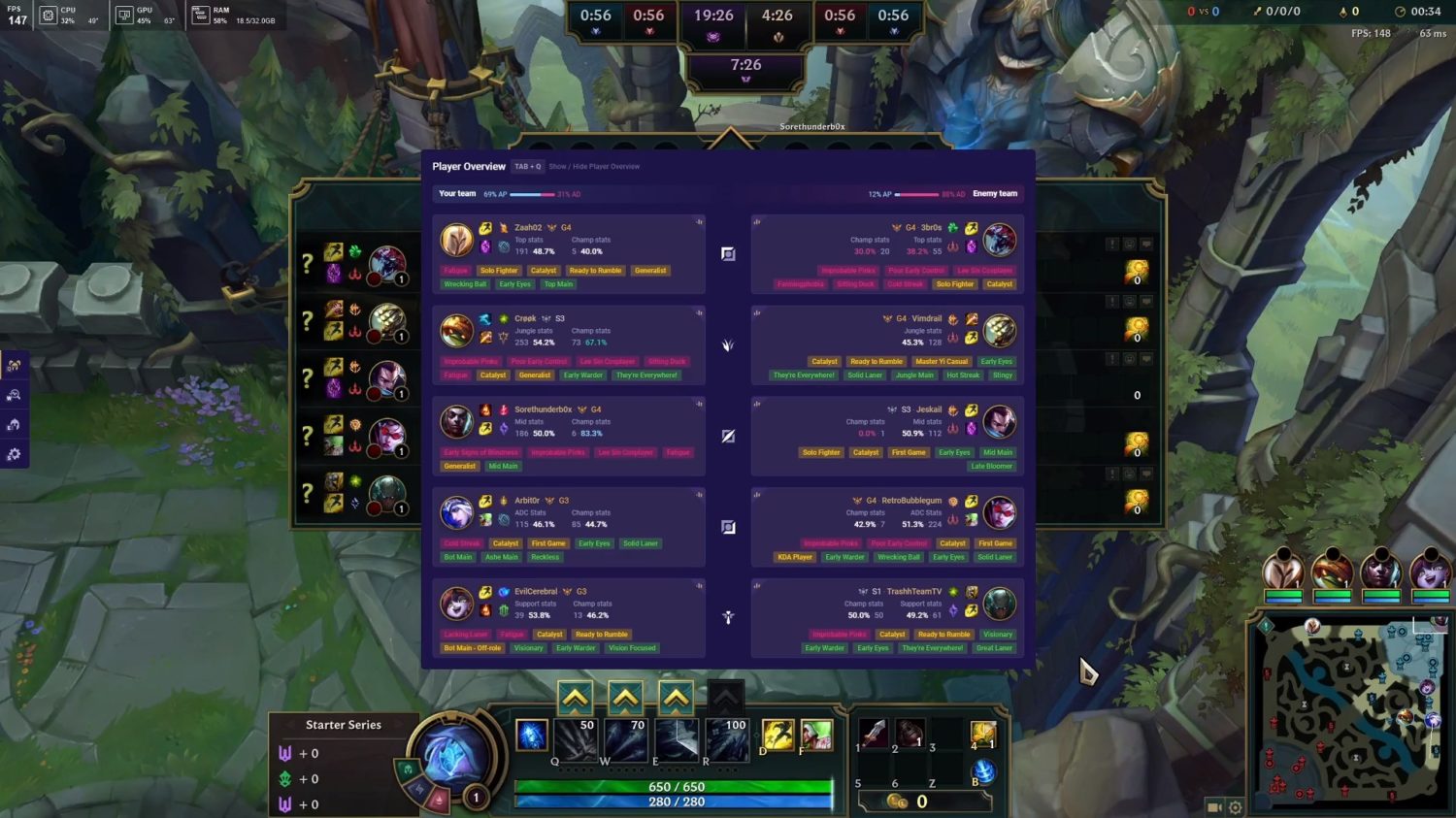Click the Show / Hide Player Overview link
Viewport: 1456px width, 818px height.
(x=595, y=166)
